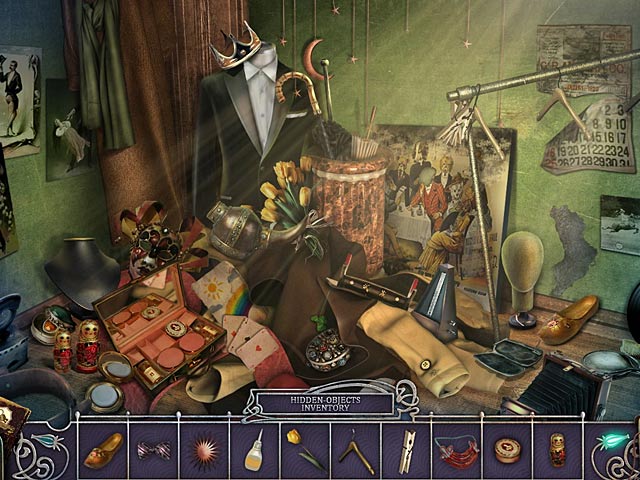Select the small bottle inventory slot

[x=255, y=452]
